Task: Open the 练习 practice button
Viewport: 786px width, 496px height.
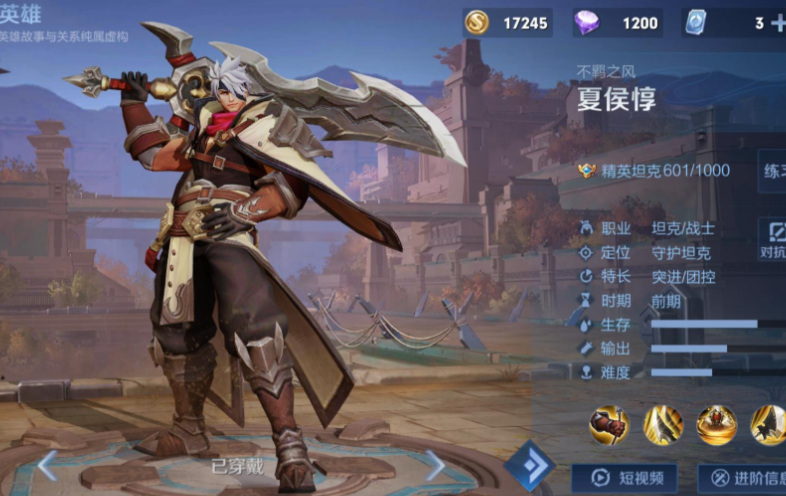Action: pos(772,171)
